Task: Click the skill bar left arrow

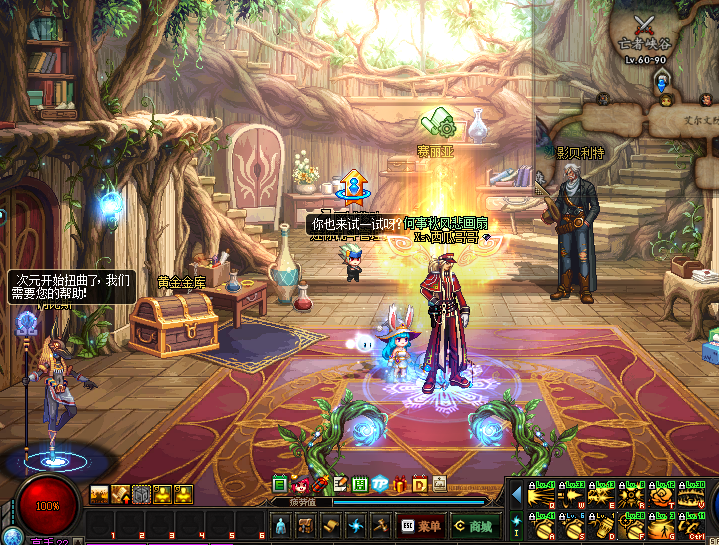Action: coord(516,492)
